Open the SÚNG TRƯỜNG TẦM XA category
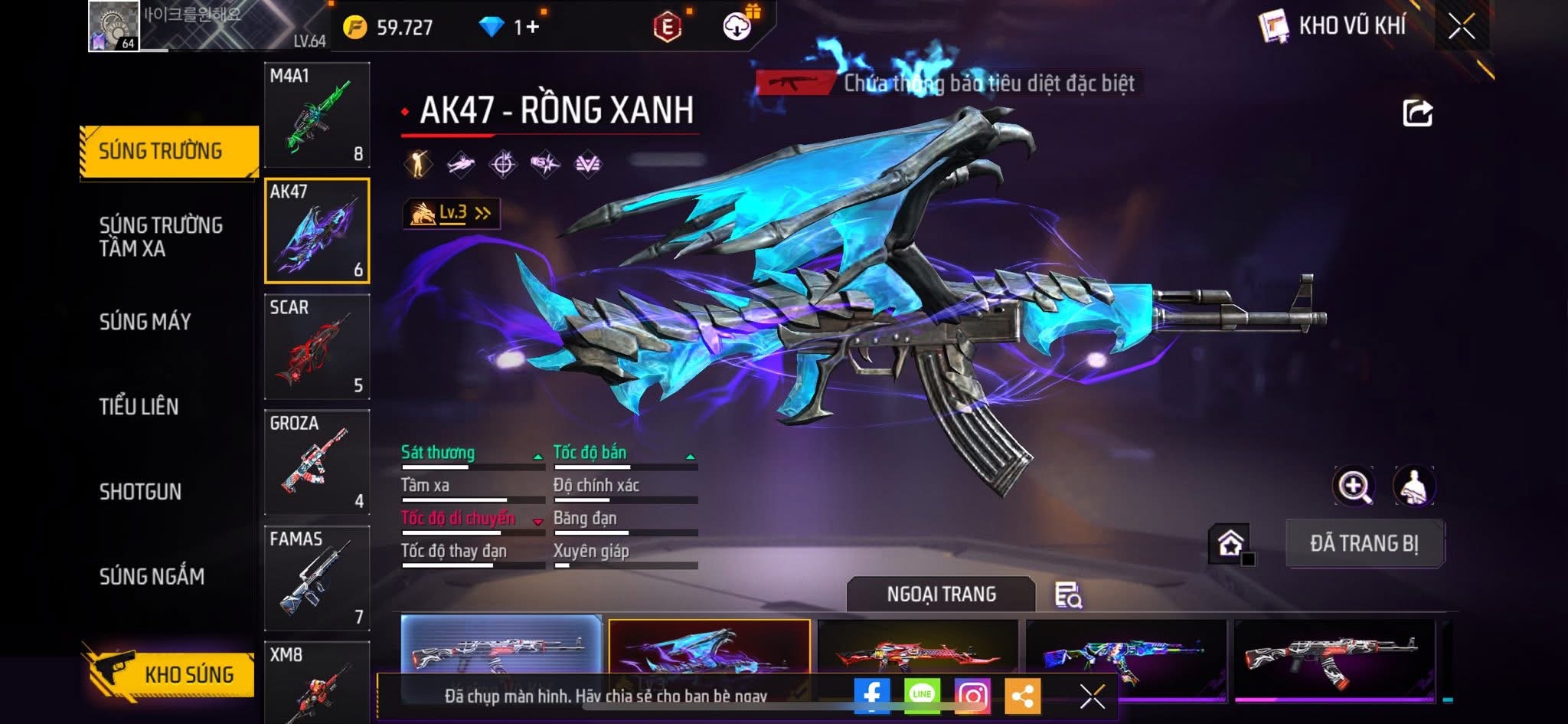The height and width of the screenshot is (724, 1568). click(161, 236)
